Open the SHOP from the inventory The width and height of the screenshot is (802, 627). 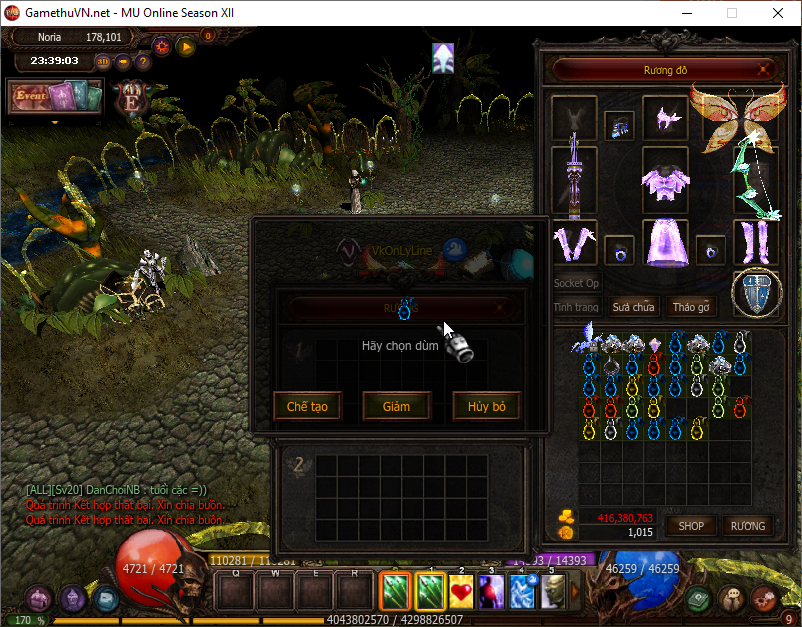tap(692, 525)
